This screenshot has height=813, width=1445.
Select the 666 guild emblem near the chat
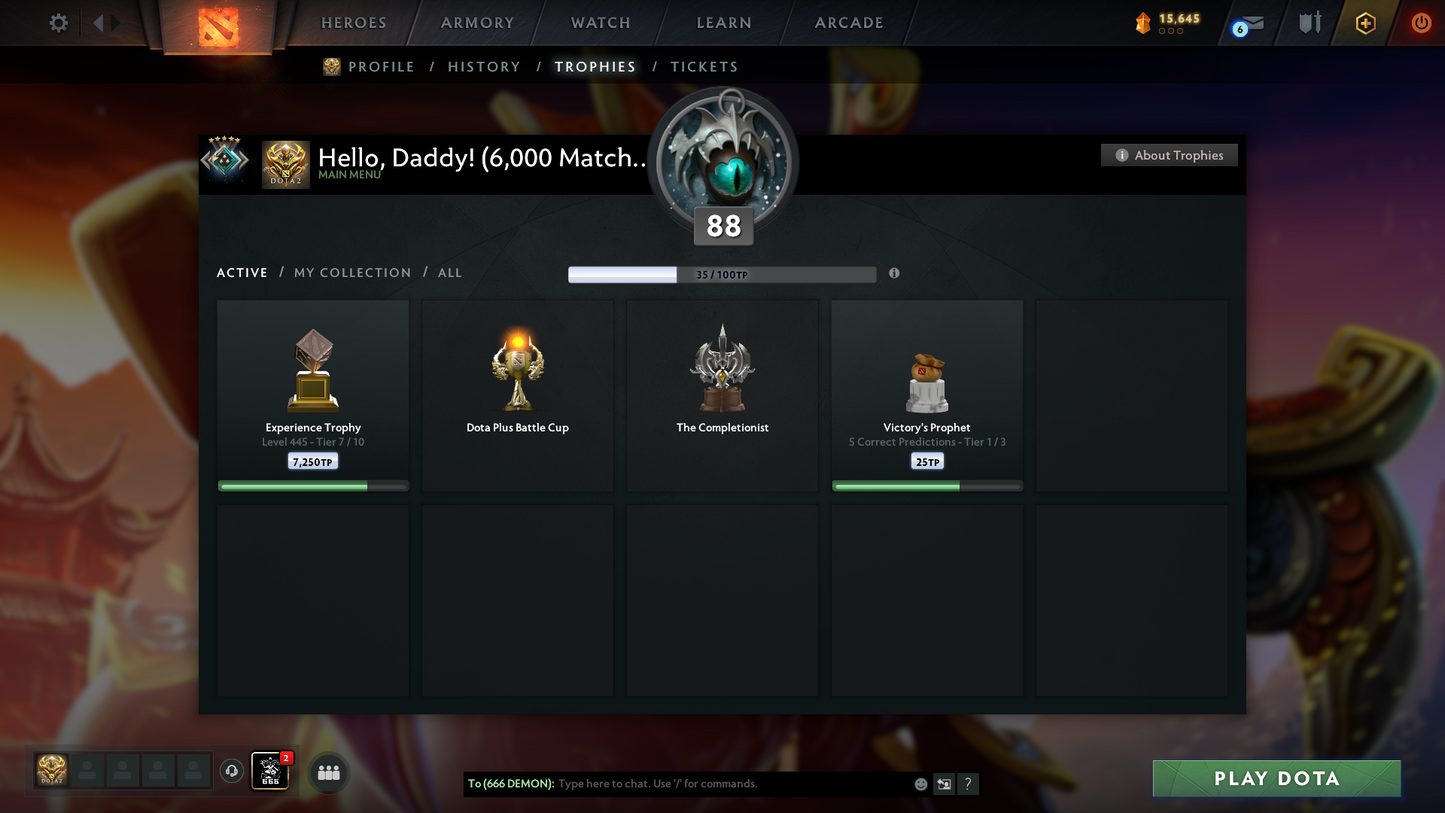(269, 771)
